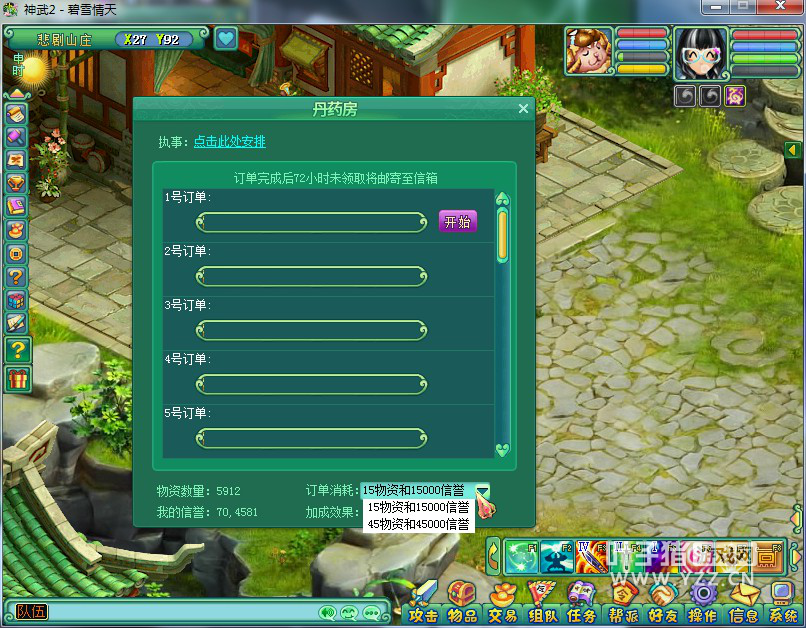Start order 1 with the 开始 button
806x628 pixels.
click(x=457, y=222)
